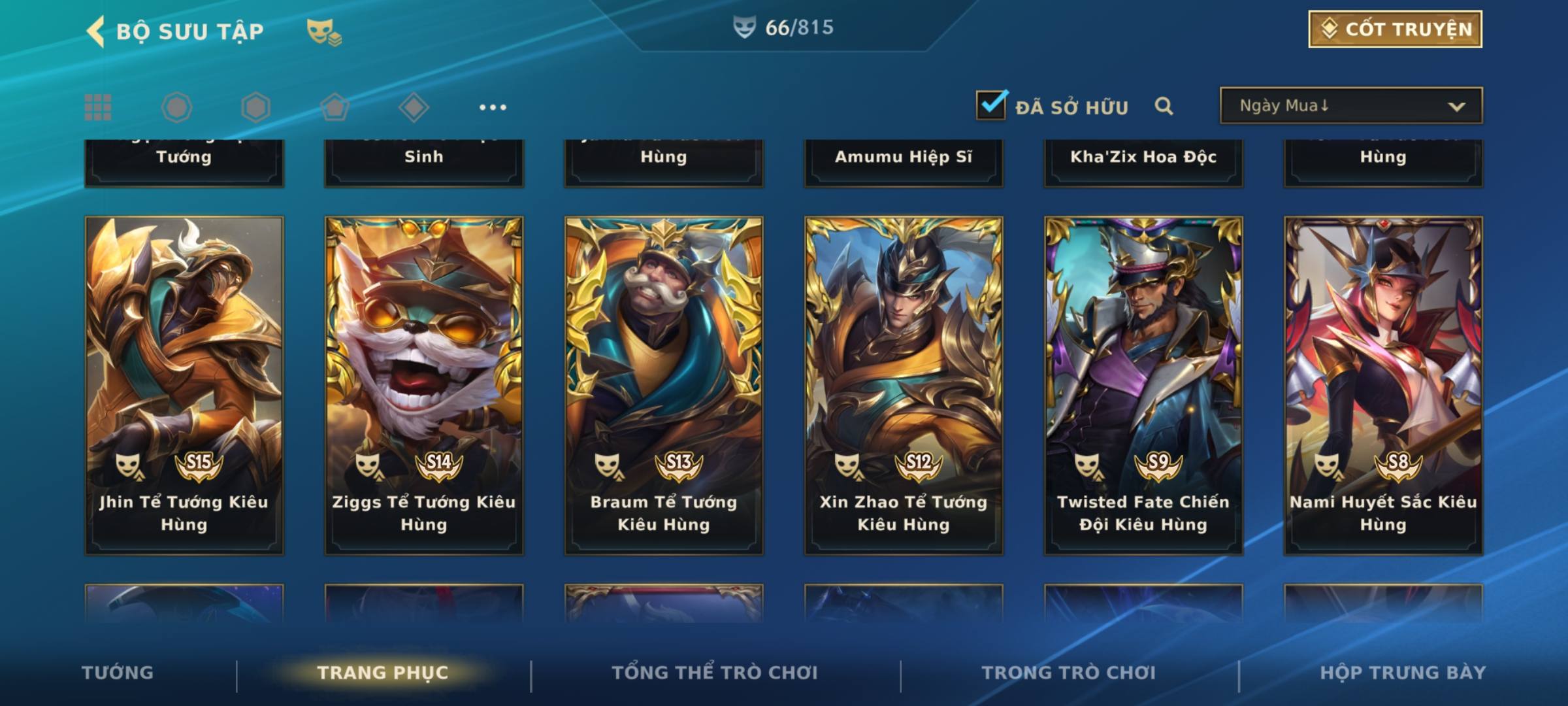Switch to the Trang Phục tab
Image resolution: width=1568 pixels, height=706 pixels.
point(383,673)
